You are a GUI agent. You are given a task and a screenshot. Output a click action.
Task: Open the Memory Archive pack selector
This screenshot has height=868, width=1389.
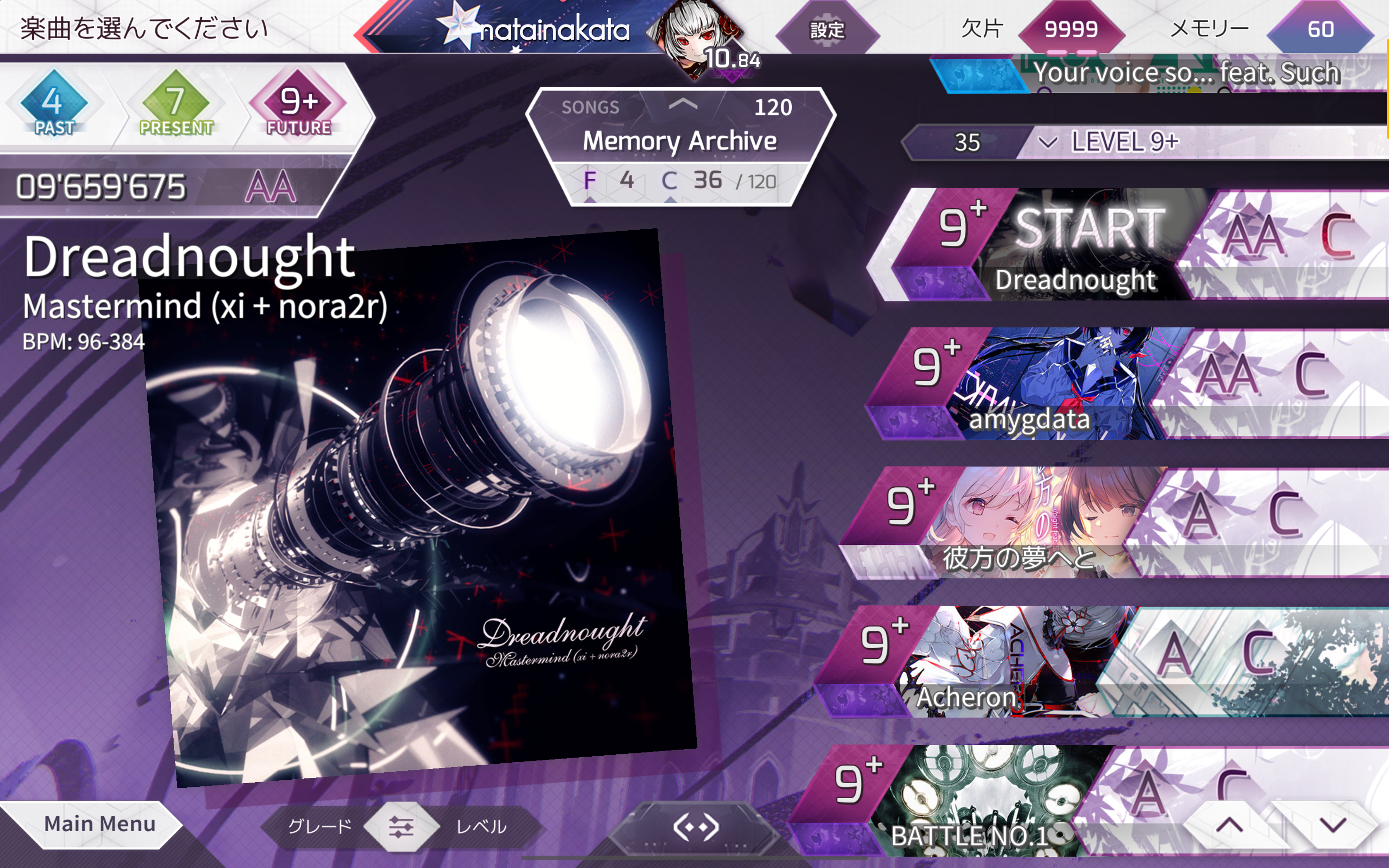[x=679, y=141]
